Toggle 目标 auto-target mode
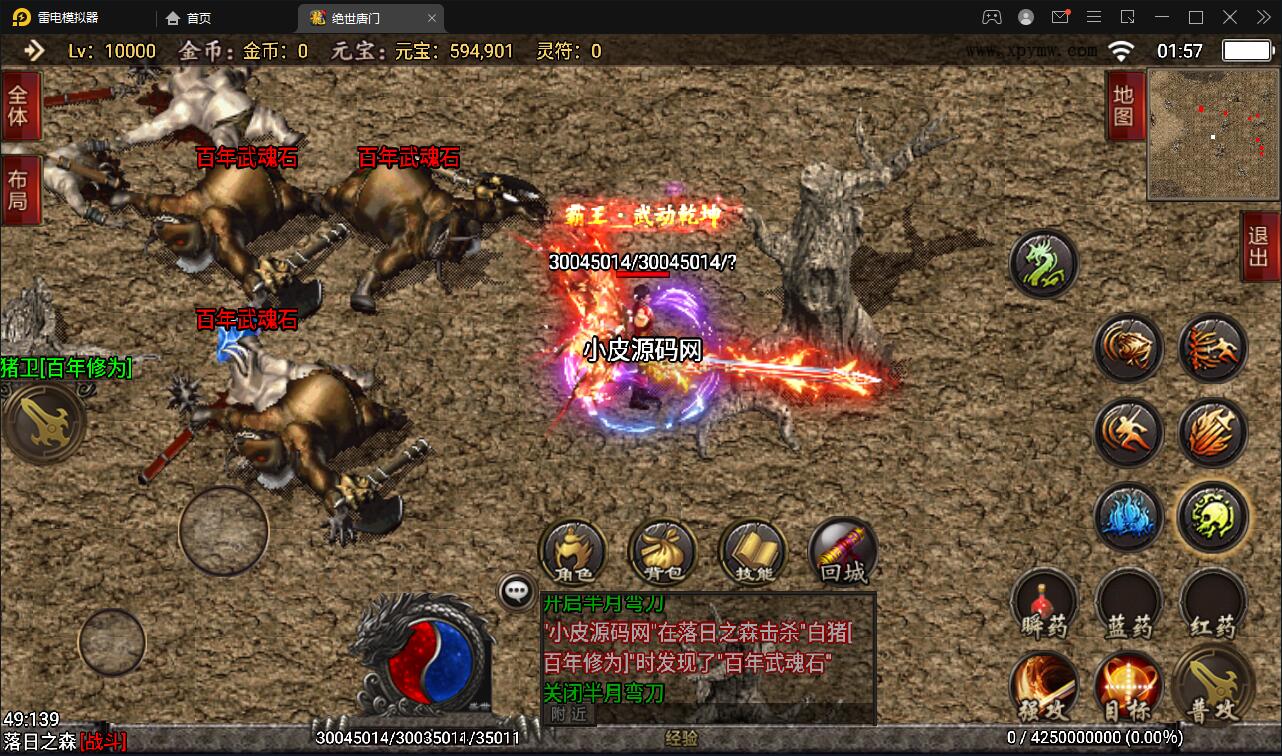This screenshot has height=756, width=1282. (x=1128, y=688)
